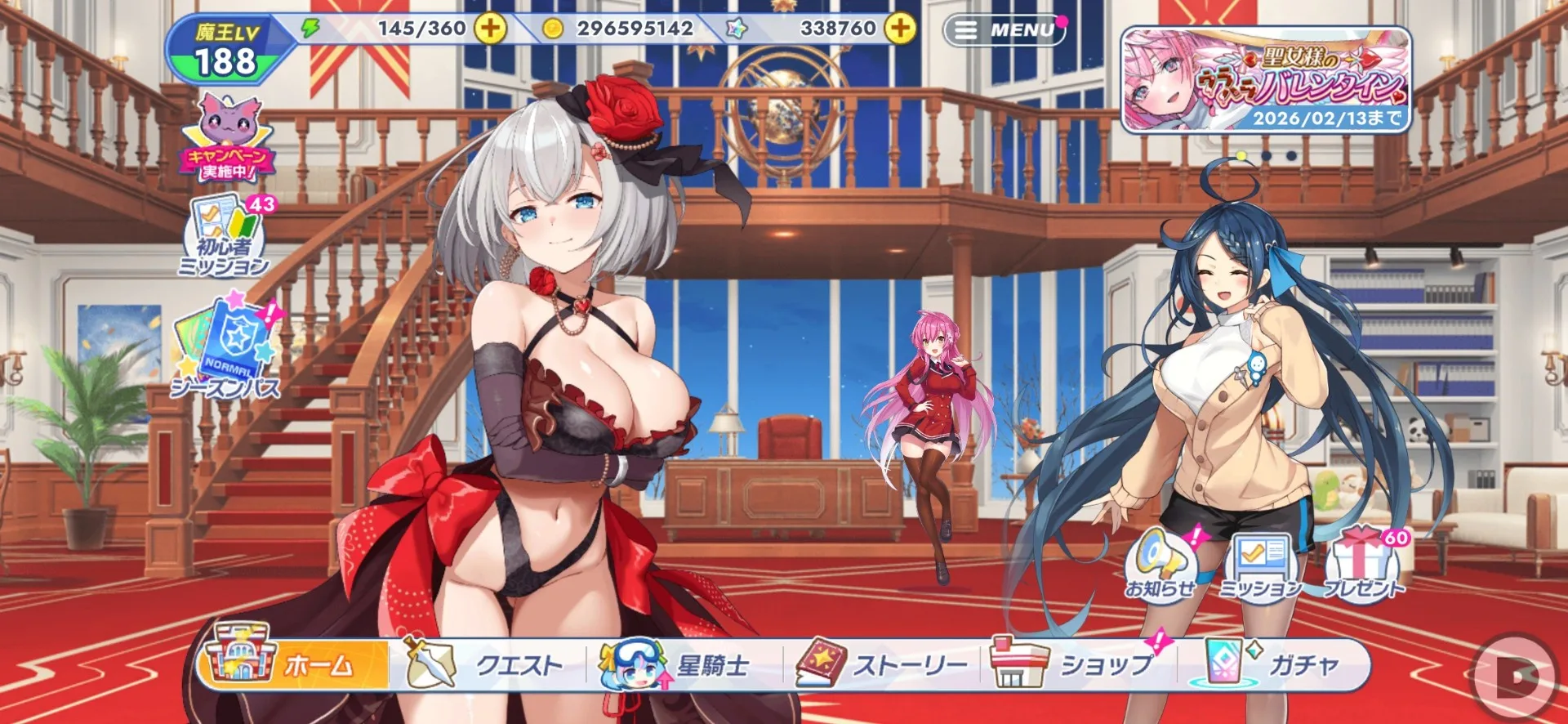Open the ストーリー story tab

[x=882, y=664]
